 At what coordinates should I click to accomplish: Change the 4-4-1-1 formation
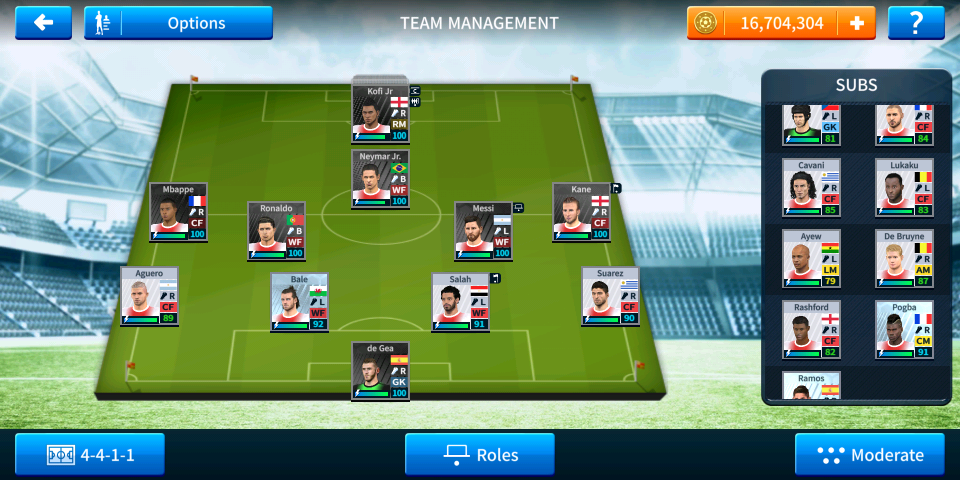[x=90, y=455]
